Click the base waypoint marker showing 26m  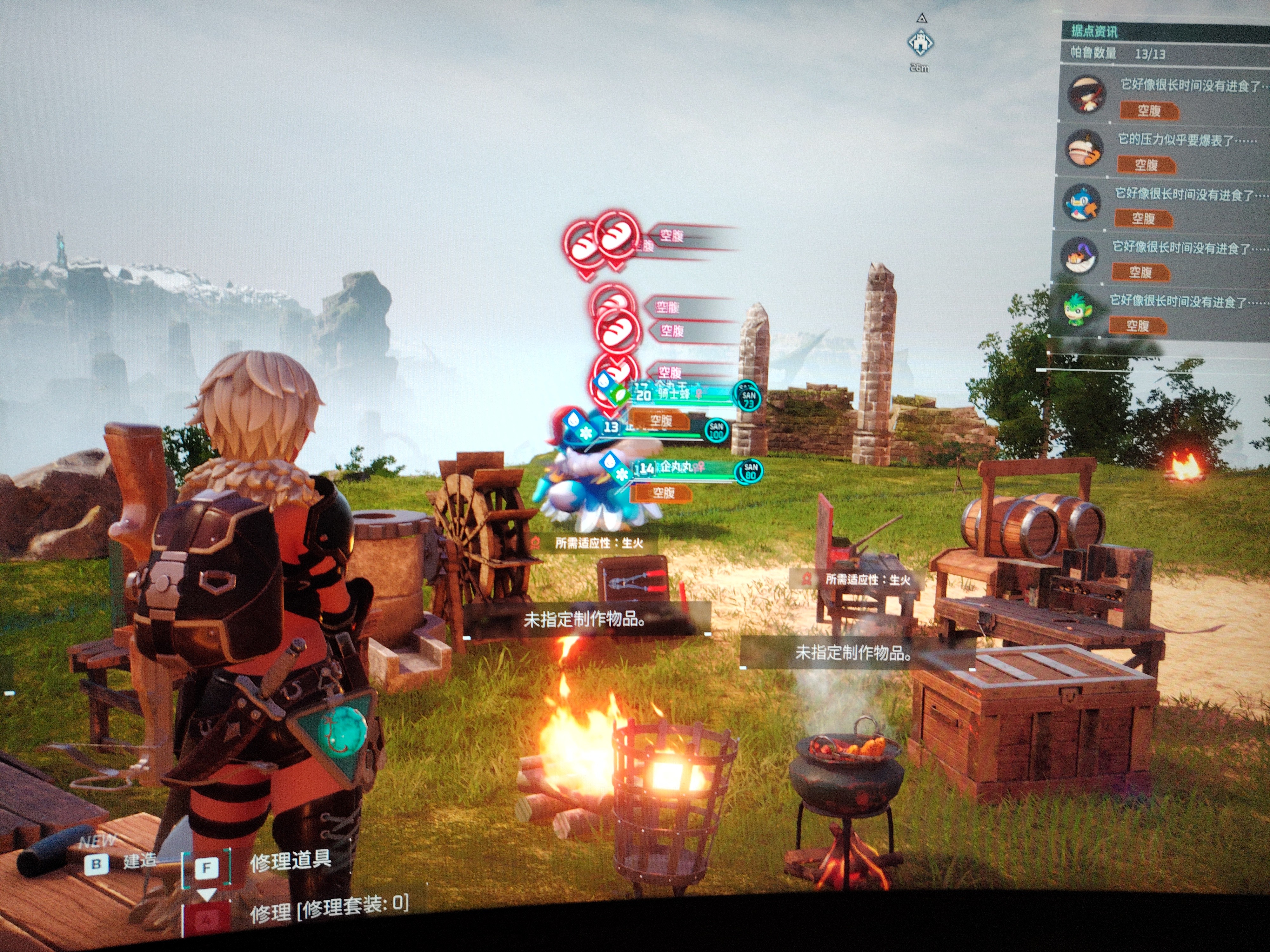coord(920,43)
